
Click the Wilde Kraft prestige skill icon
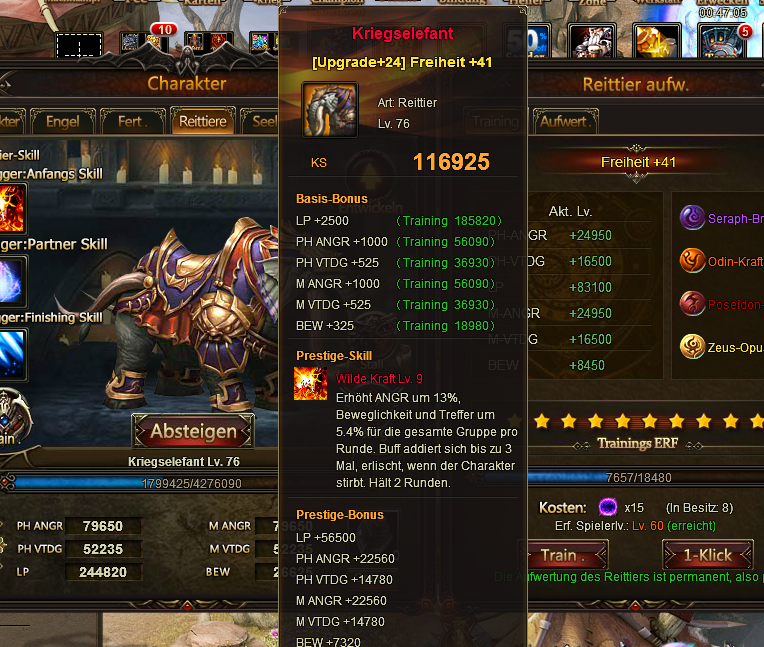(x=311, y=384)
